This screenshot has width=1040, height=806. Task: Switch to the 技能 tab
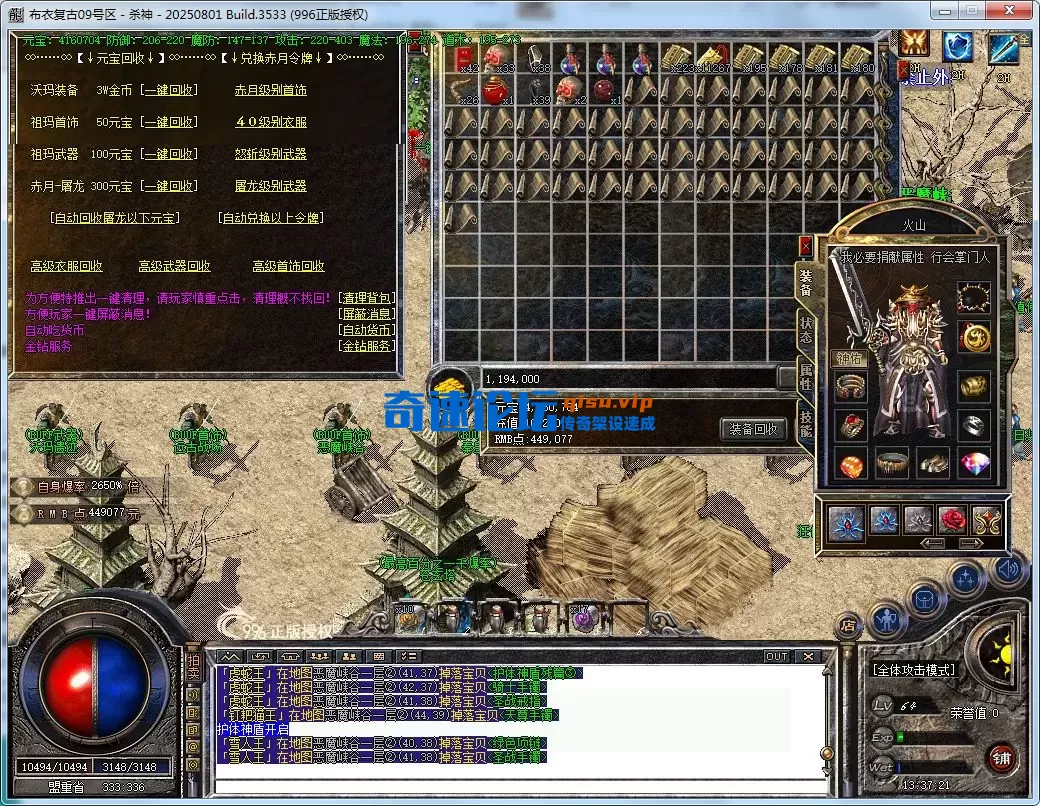pos(806,423)
